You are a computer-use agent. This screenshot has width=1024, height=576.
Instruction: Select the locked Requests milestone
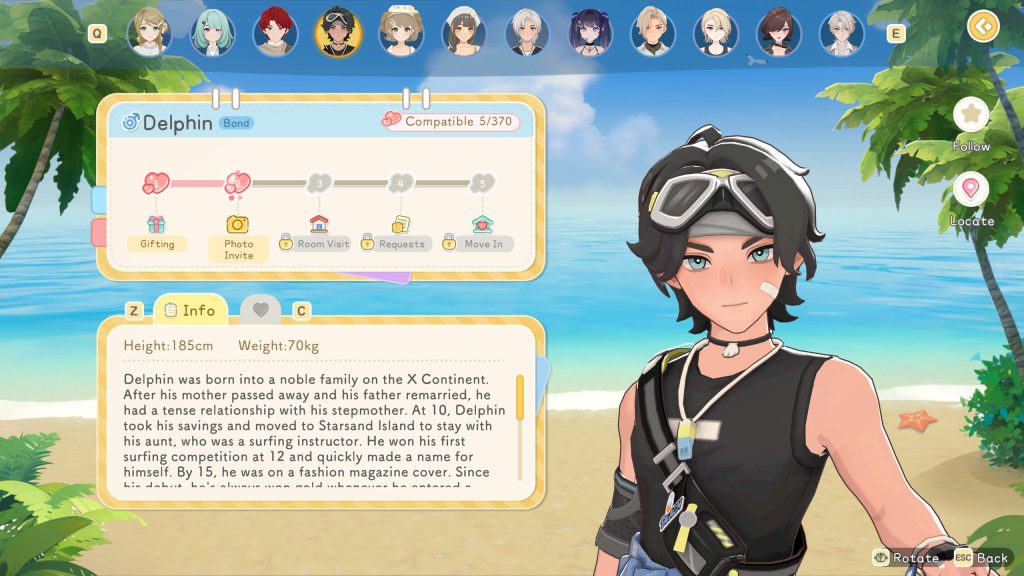click(x=400, y=235)
